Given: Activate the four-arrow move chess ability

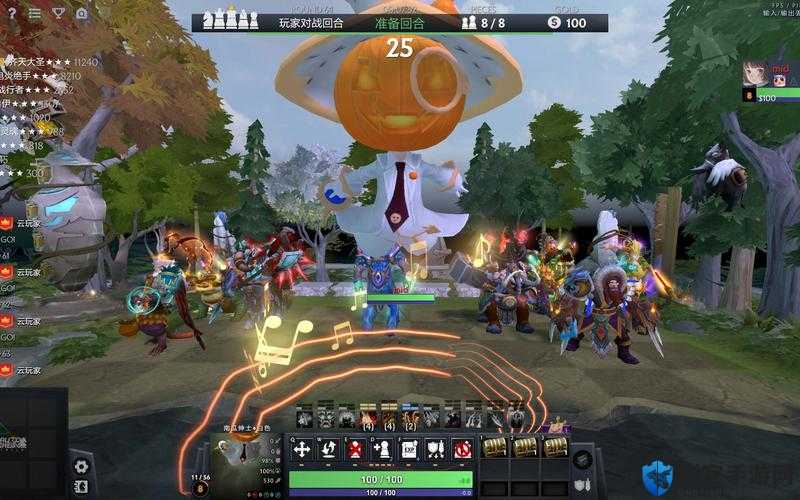Looking at the screenshot, I should pyautogui.click(x=302, y=449).
